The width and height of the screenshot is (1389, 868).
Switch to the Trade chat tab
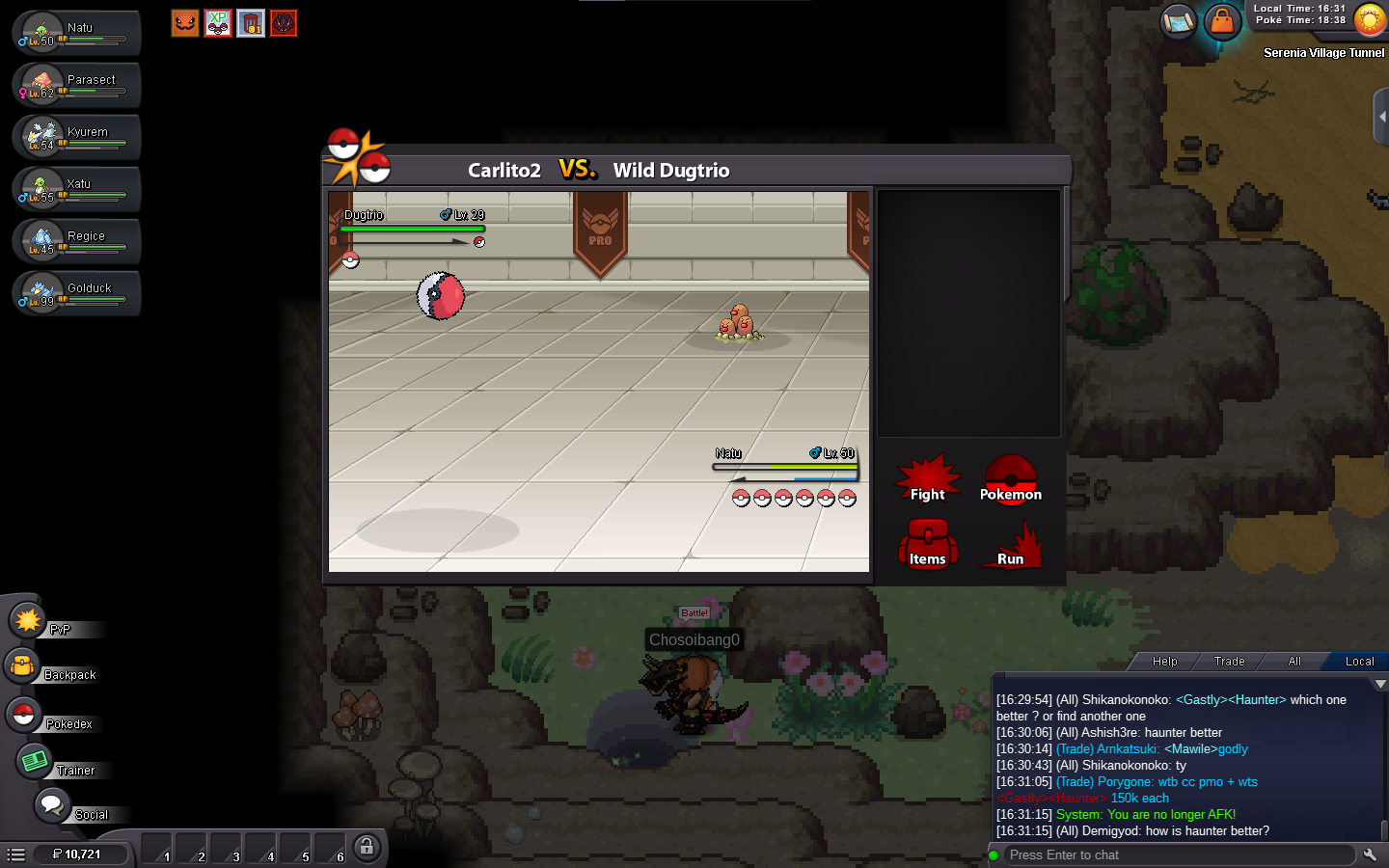click(1229, 662)
